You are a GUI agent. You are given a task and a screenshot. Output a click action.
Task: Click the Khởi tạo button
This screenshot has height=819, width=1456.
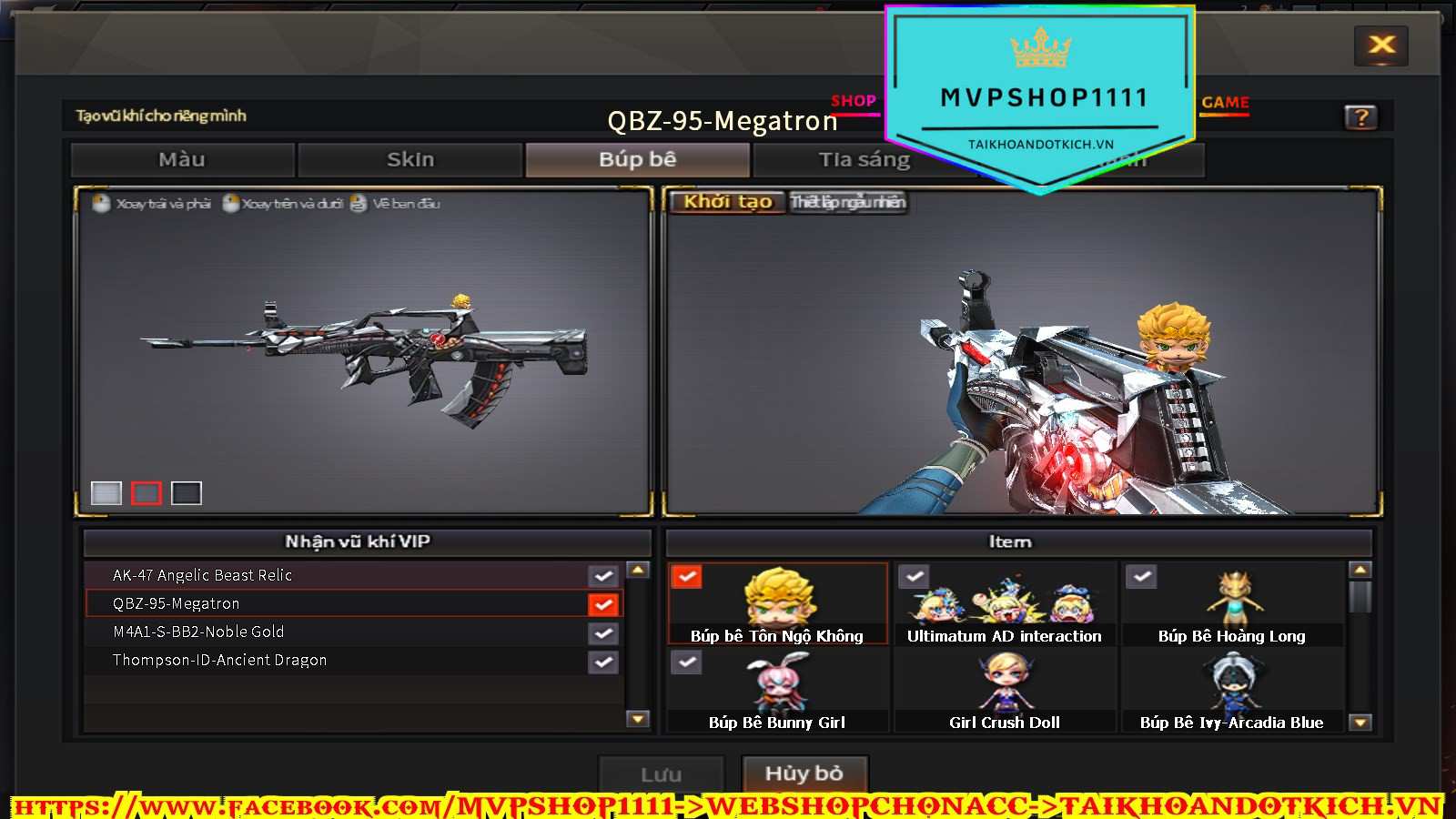click(x=727, y=202)
